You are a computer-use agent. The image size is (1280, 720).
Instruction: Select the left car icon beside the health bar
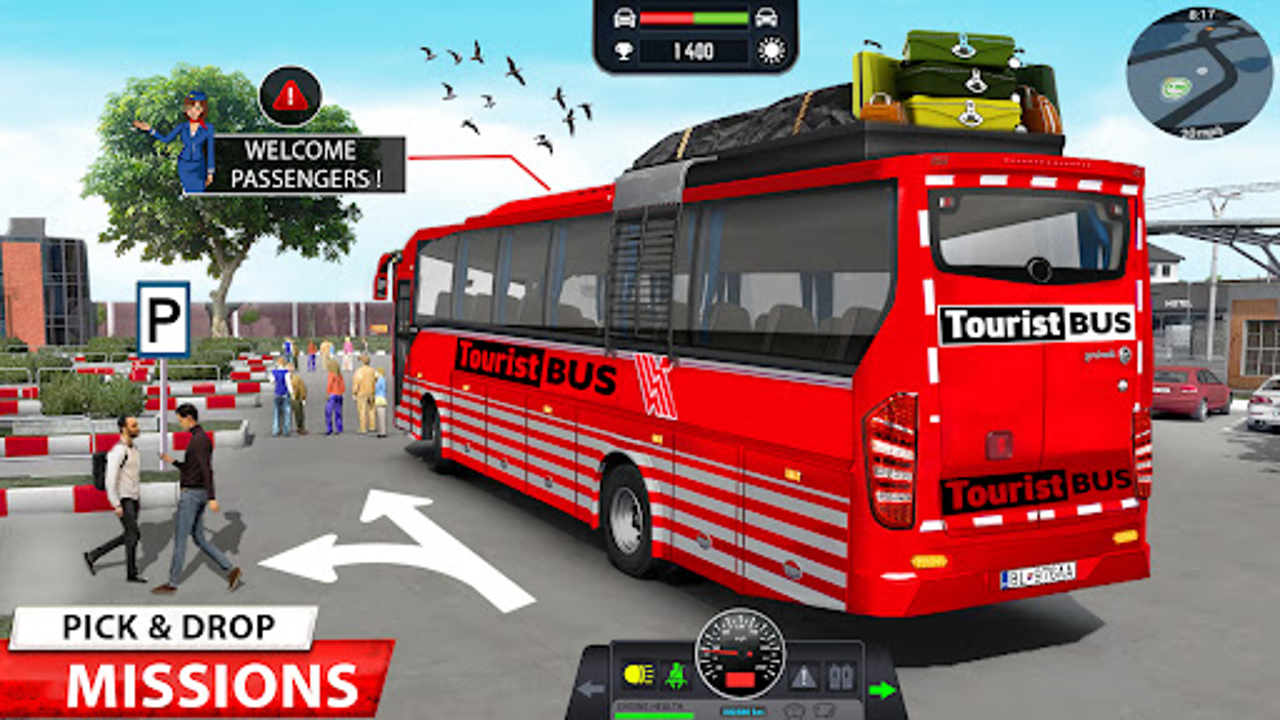click(x=625, y=17)
